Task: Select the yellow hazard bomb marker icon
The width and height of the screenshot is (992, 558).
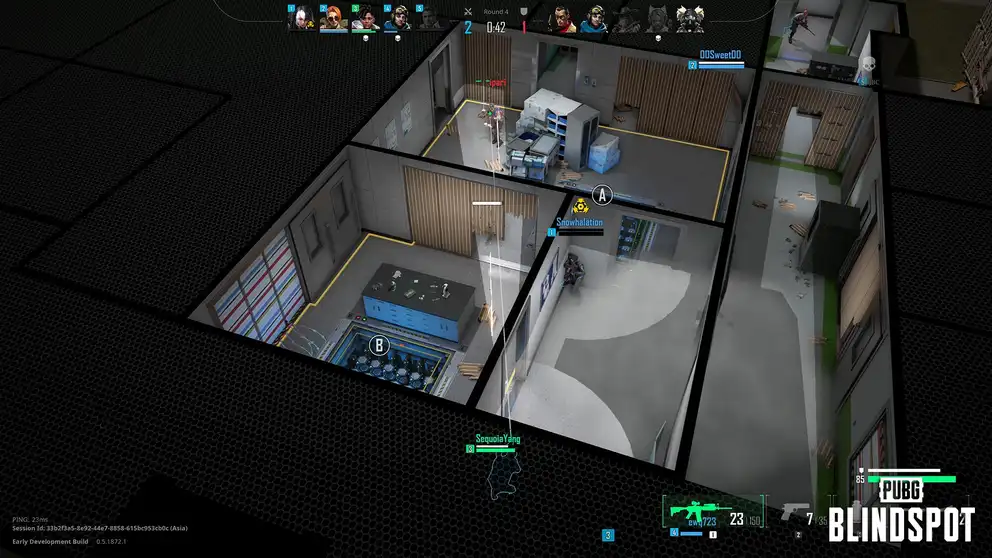Action: (579, 206)
